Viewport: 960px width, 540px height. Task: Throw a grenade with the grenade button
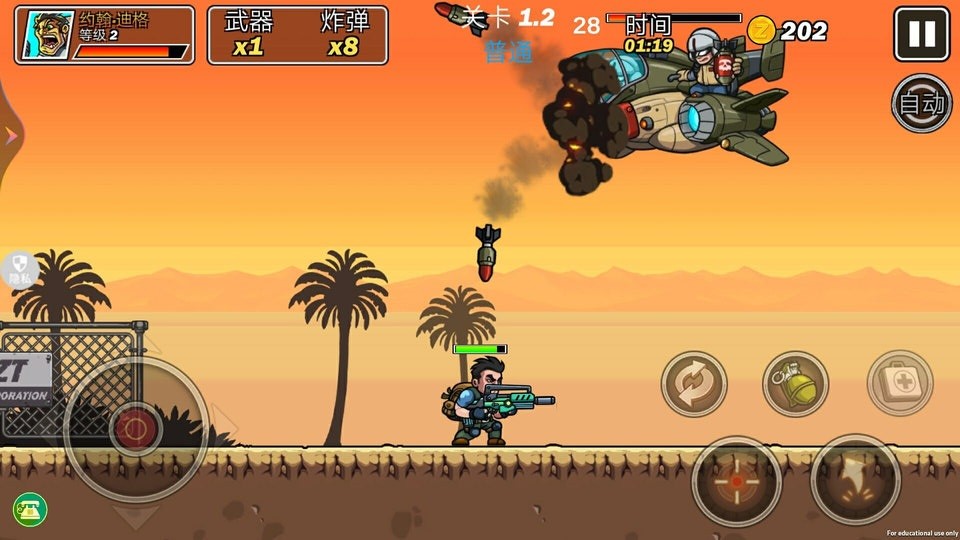coord(796,384)
